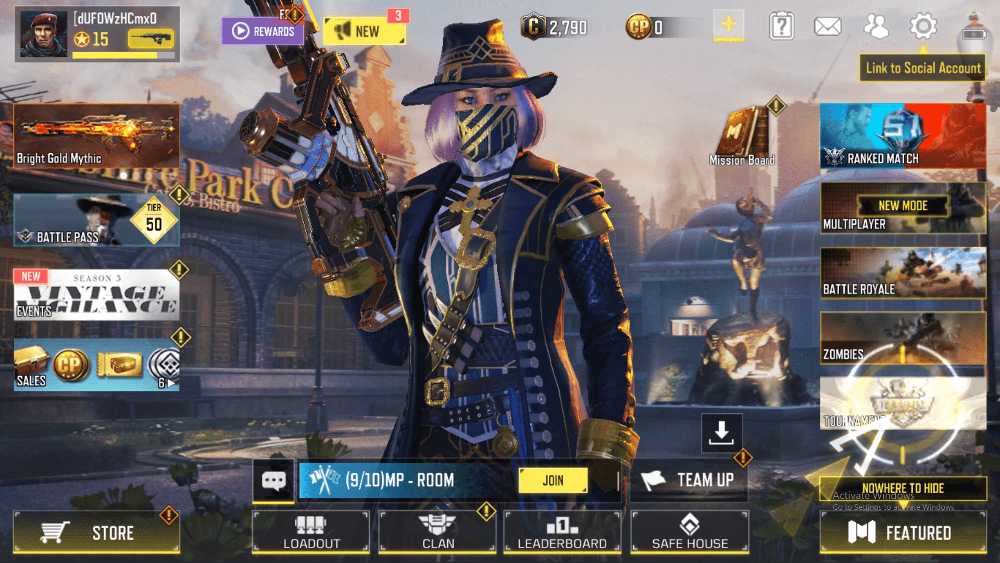Join the MP room
This screenshot has width=1000, height=563.
553,480
